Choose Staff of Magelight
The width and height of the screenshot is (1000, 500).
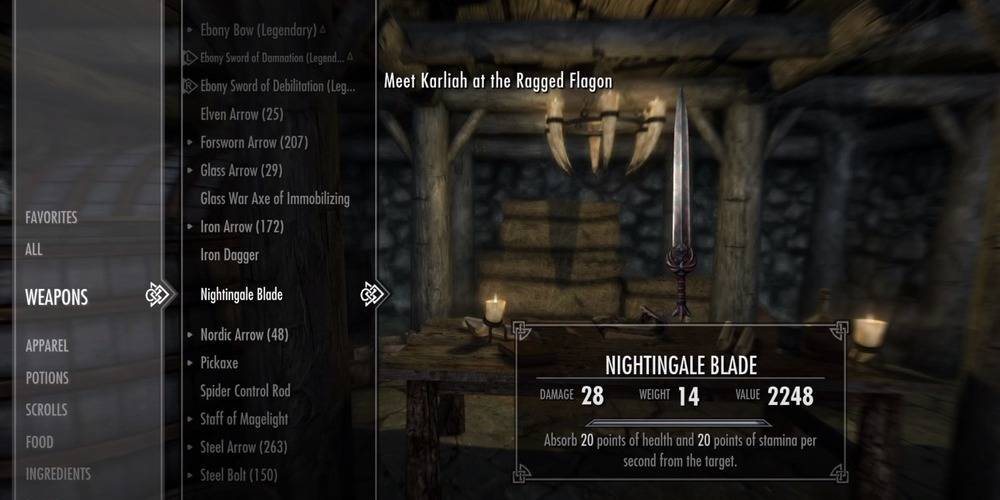pyautogui.click(x=245, y=419)
